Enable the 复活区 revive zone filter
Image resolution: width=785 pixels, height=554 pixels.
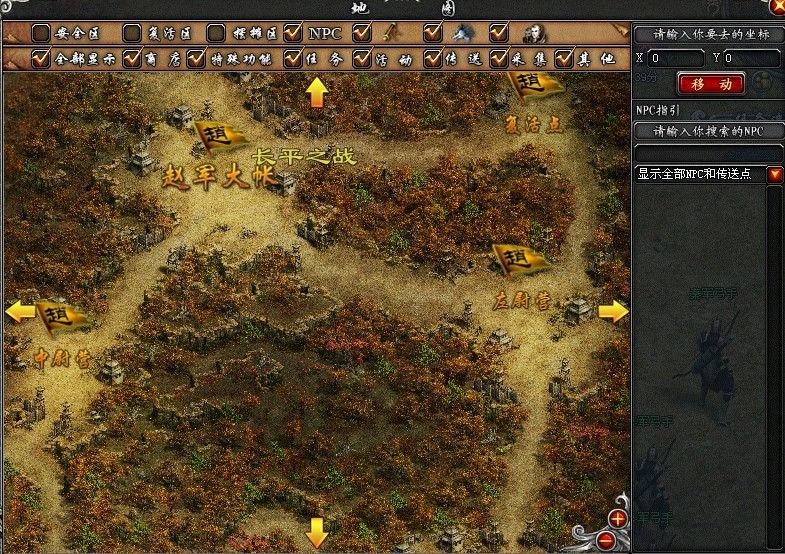pyautogui.click(x=131, y=33)
